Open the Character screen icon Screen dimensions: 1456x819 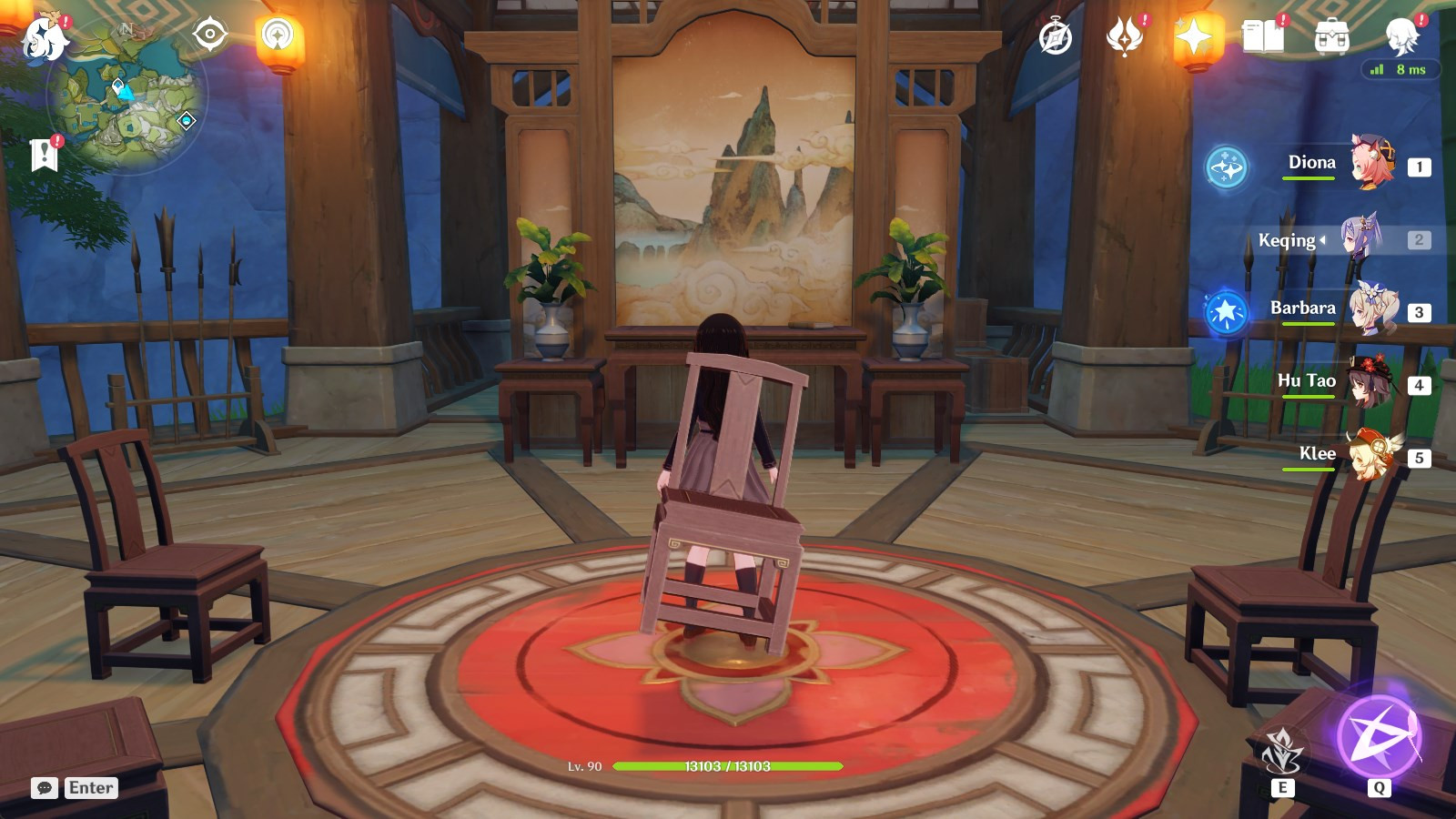pyautogui.click(x=1401, y=36)
